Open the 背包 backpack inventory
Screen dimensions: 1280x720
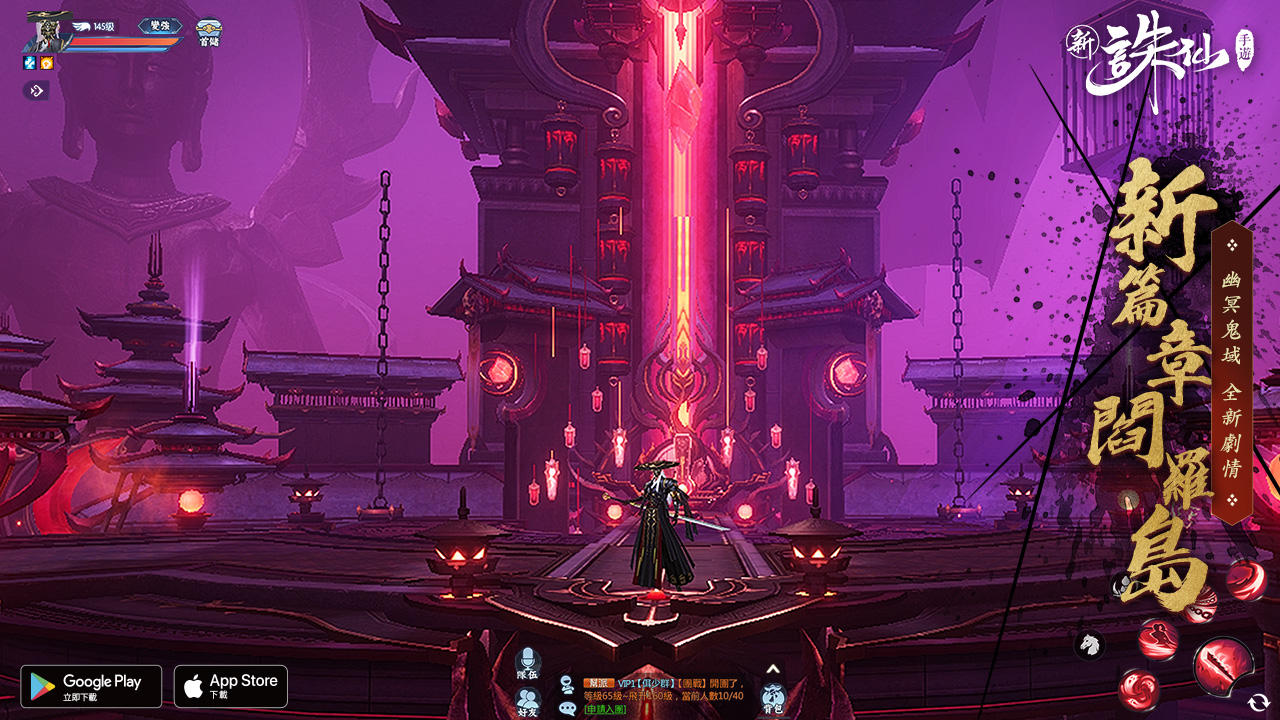click(773, 698)
